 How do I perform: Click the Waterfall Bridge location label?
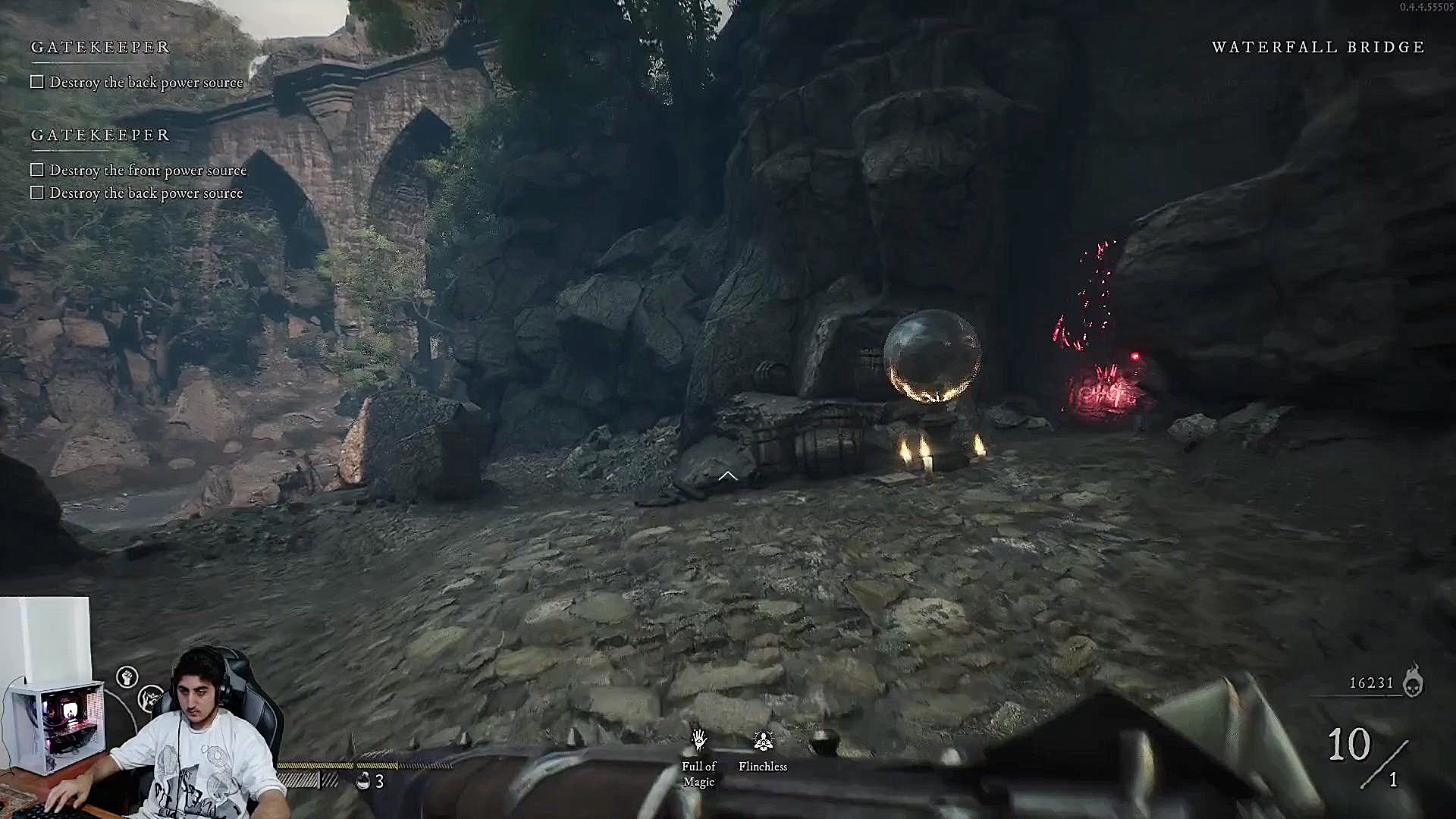(1318, 47)
